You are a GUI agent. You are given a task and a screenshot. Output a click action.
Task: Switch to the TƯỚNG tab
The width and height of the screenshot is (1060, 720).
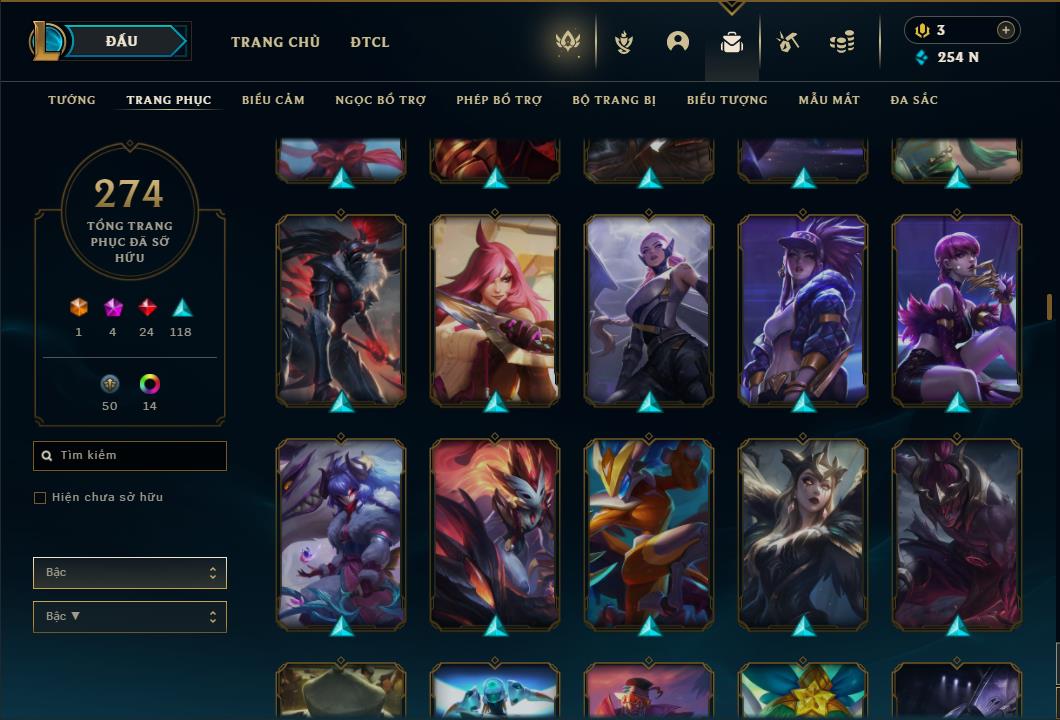tap(72, 100)
